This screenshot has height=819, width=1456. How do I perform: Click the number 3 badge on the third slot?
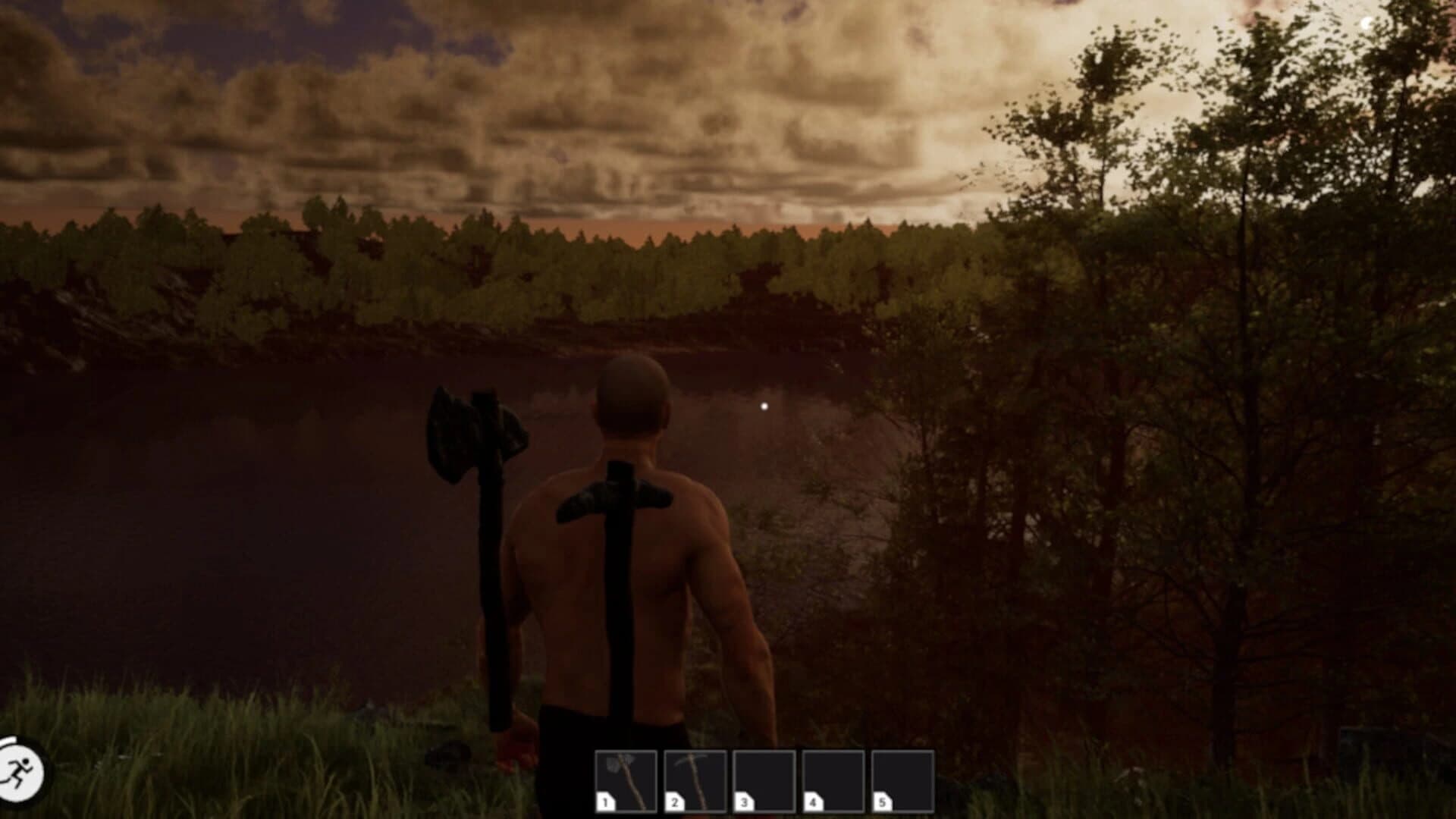745,802
